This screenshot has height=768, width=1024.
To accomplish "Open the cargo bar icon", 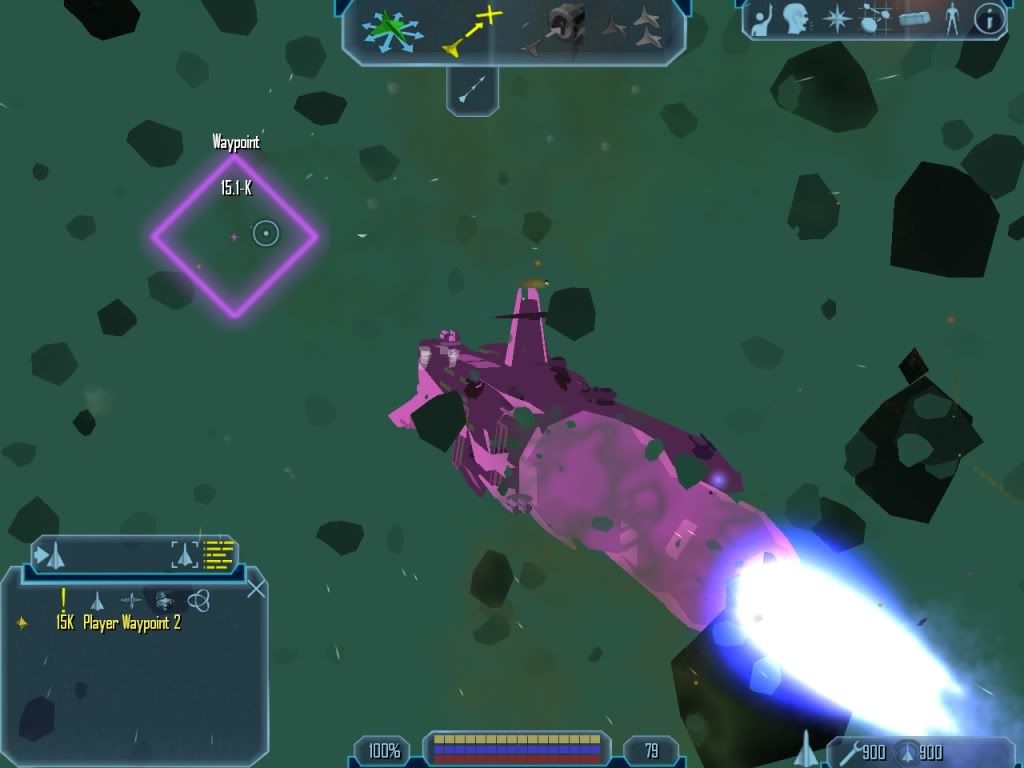I will point(914,19).
